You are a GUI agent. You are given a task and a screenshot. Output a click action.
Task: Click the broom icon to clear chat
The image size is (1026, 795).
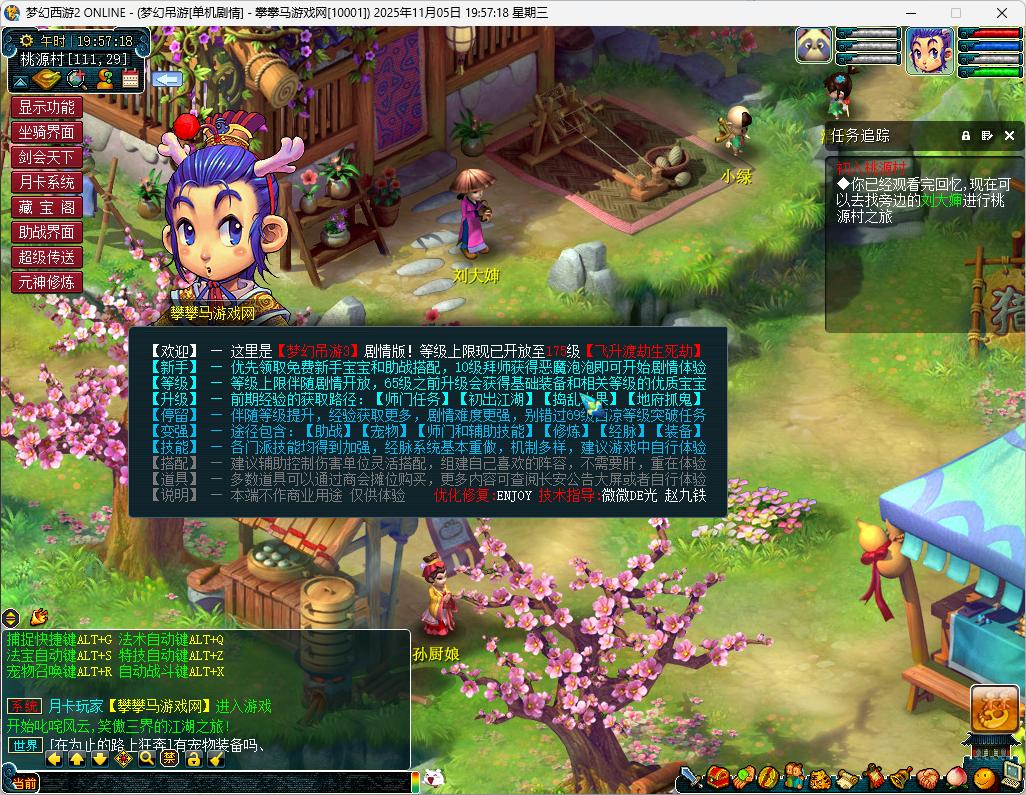[217, 759]
